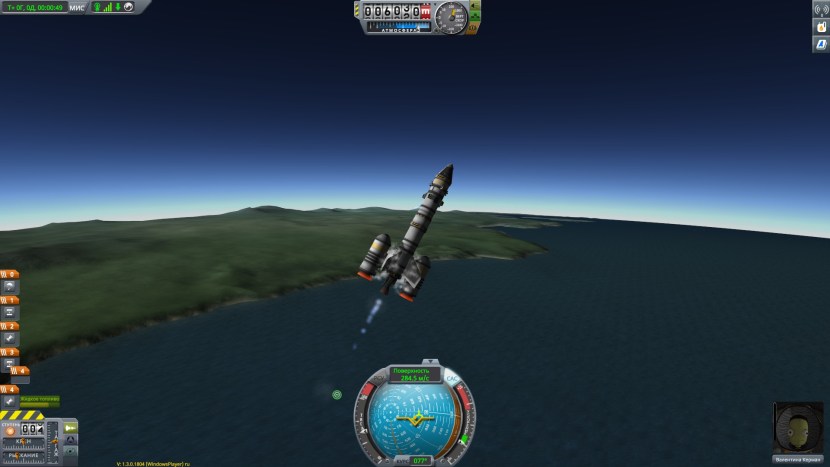Viewport: 830px width, 467px height.
Task: Select the stage 1 part icon
Action: click(x=10, y=312)
